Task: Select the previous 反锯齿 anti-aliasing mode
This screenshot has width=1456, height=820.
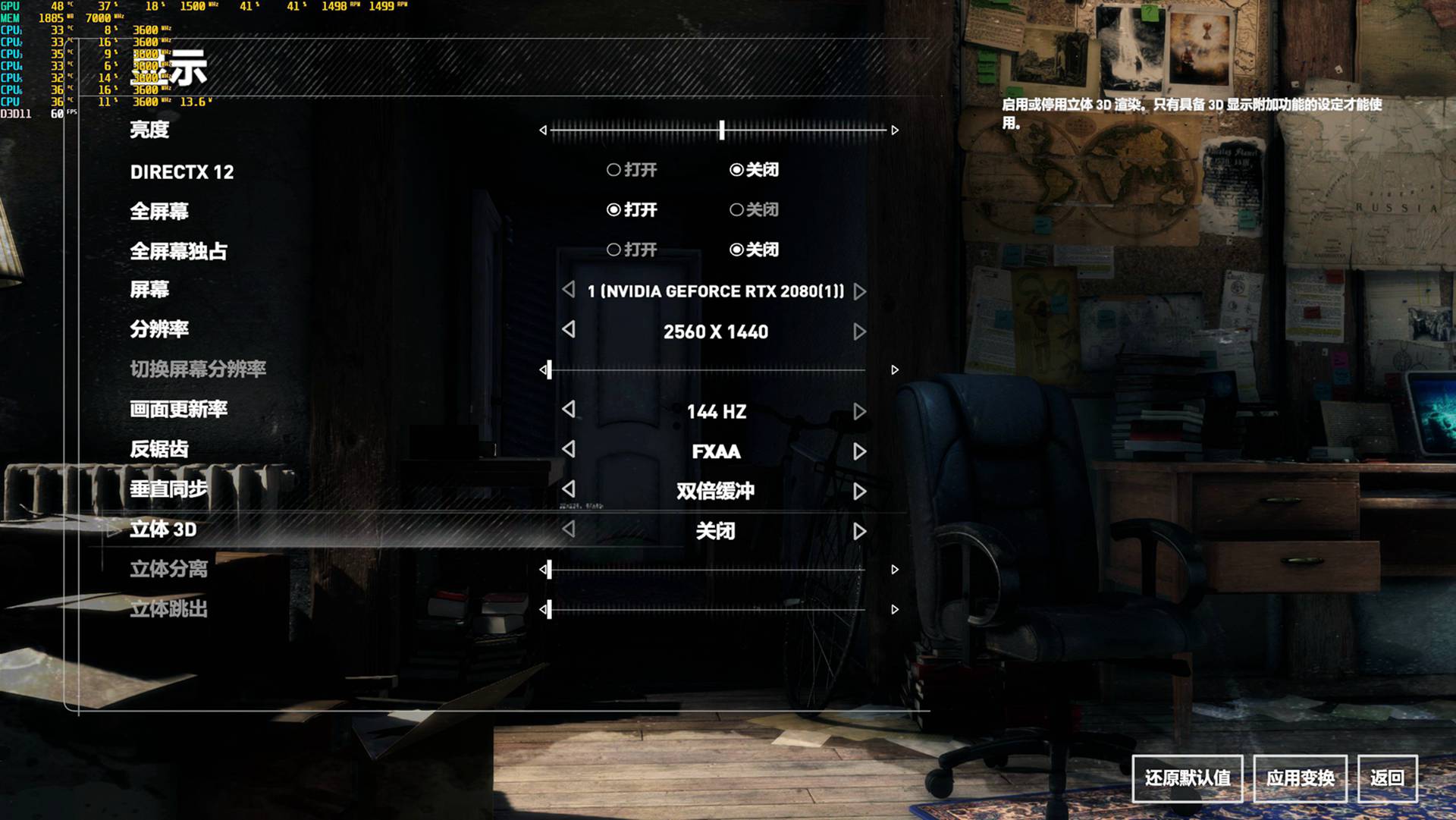Action: tap(569, 449)
